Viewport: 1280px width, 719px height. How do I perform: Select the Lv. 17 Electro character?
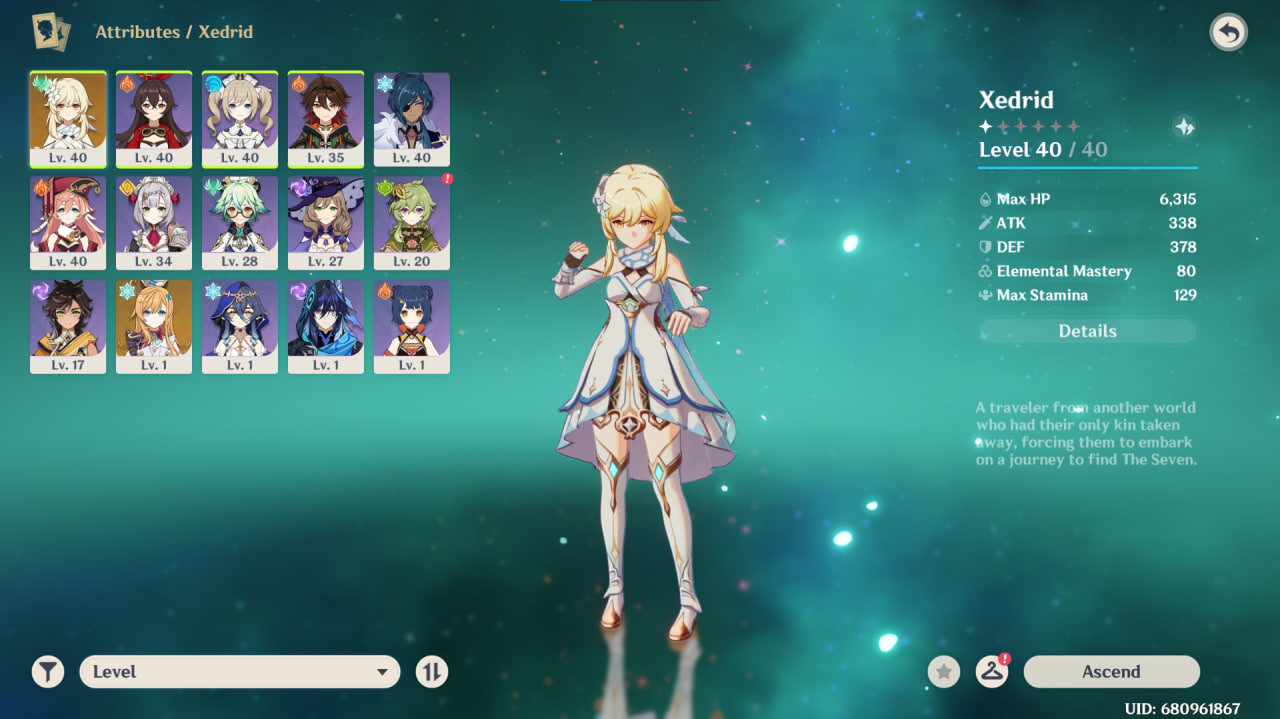point(68,326)
